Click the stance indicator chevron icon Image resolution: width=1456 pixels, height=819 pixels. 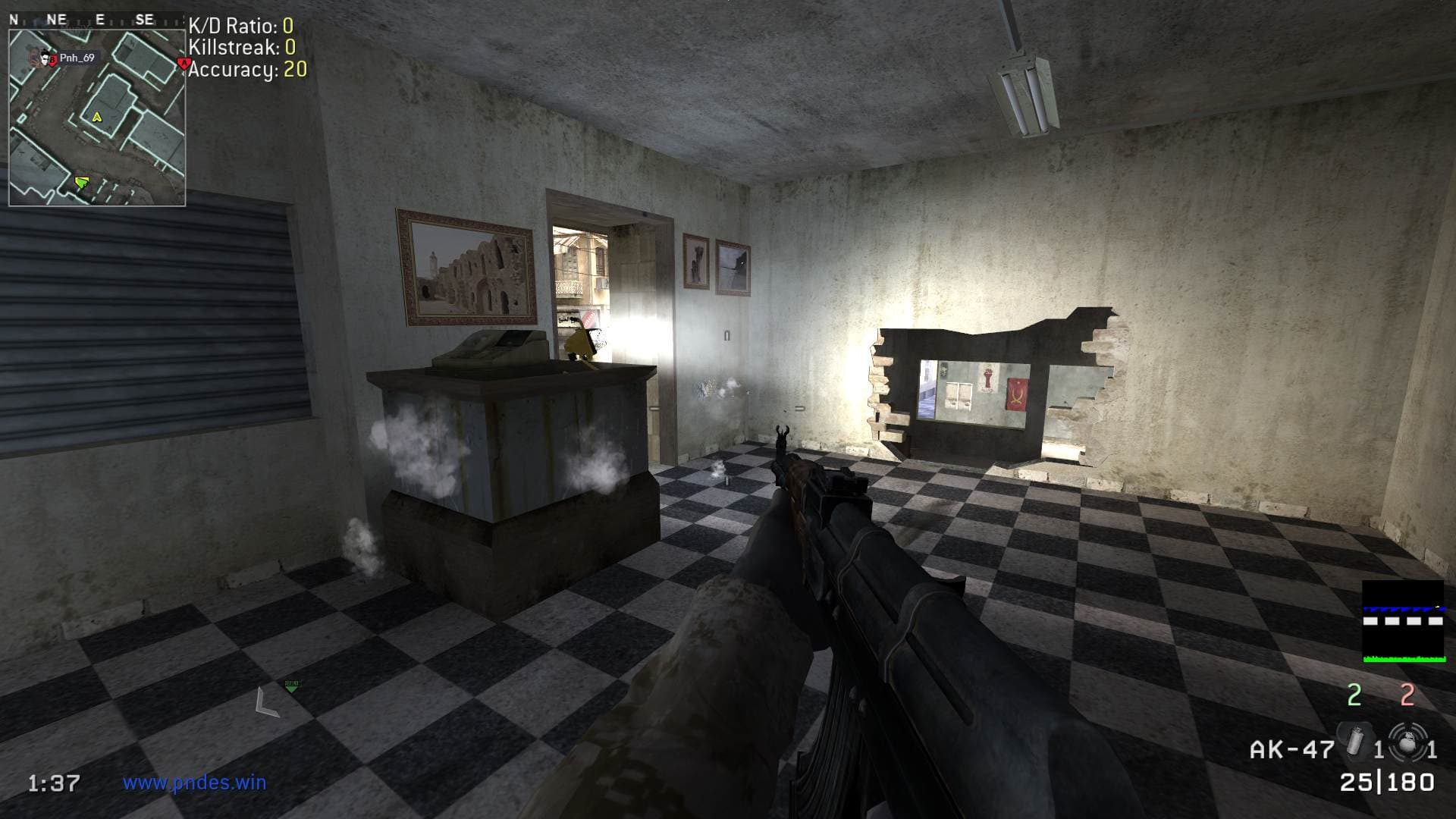click(x=266, y=701)
